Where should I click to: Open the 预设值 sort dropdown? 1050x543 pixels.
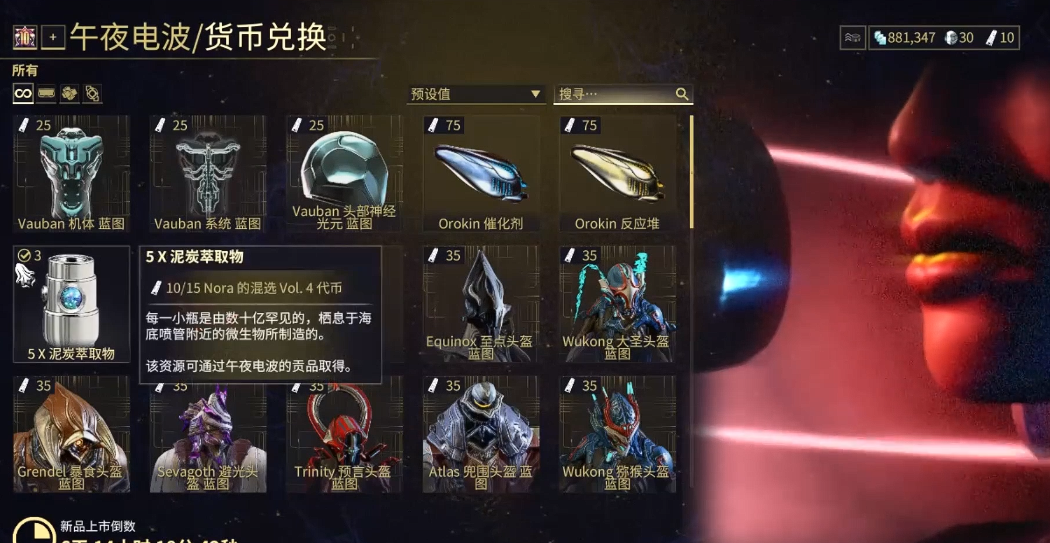coord(476,94)
